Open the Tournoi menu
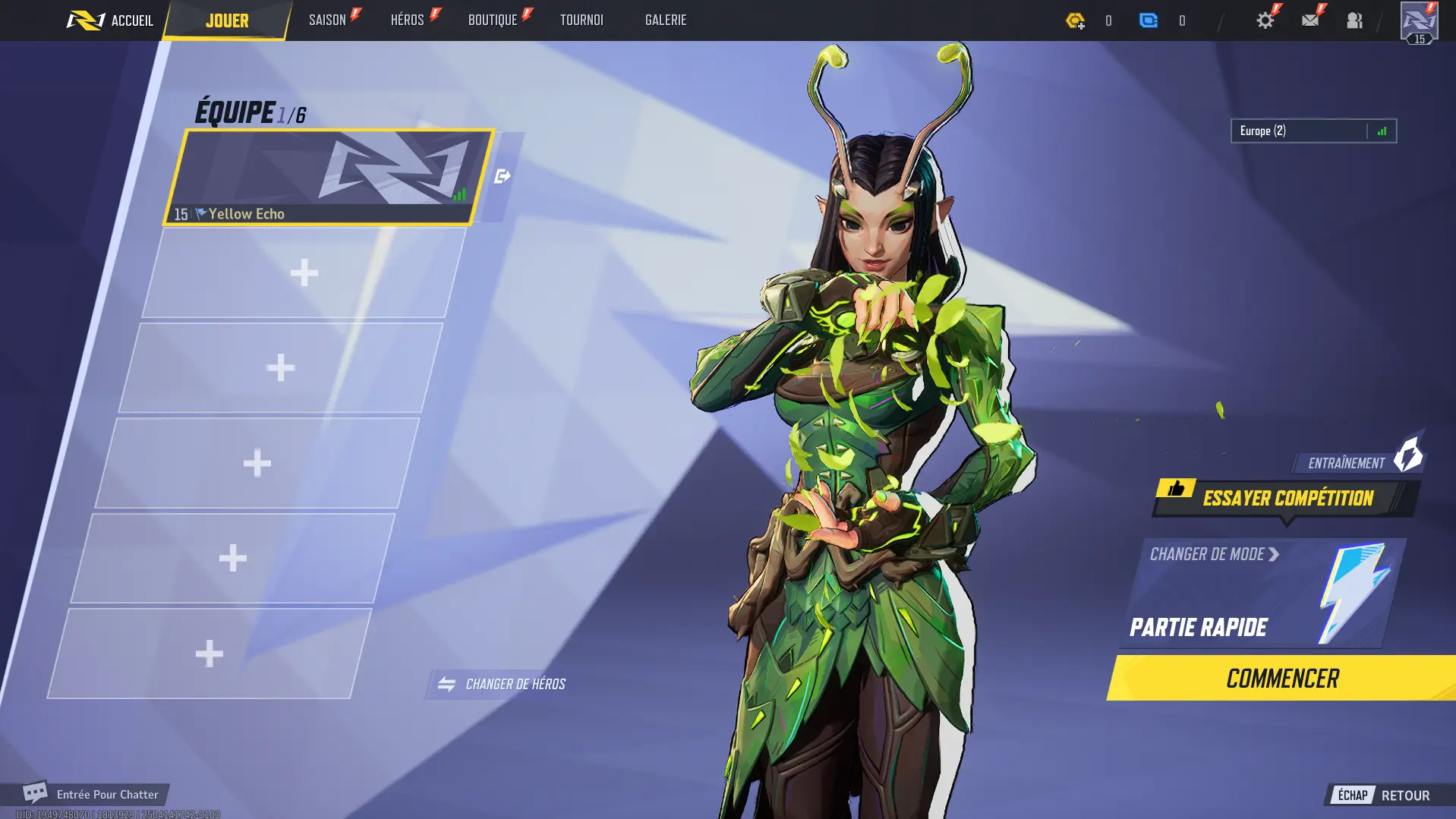 point(581,20)
